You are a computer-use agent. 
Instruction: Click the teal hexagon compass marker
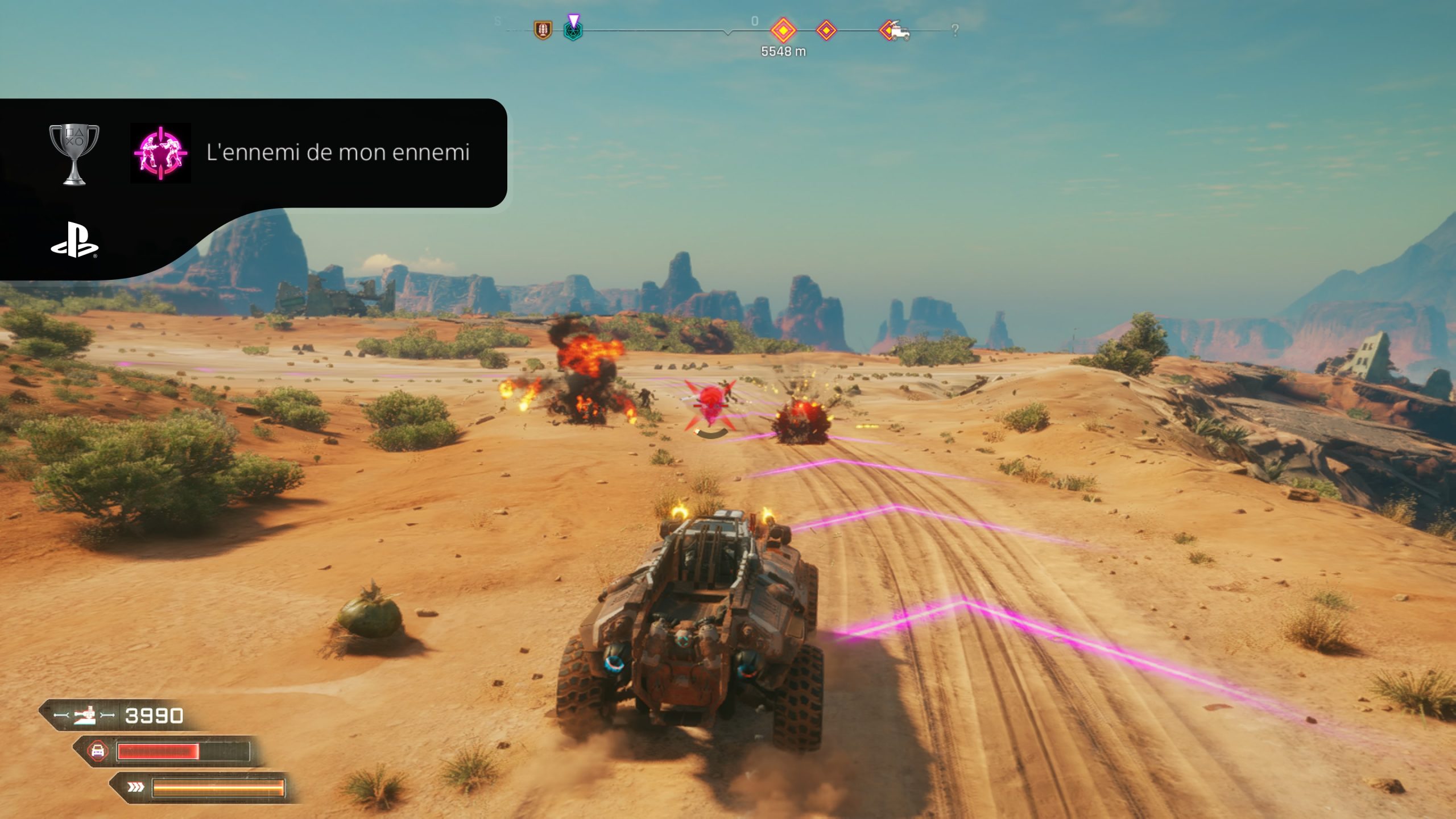click(573, 31)
